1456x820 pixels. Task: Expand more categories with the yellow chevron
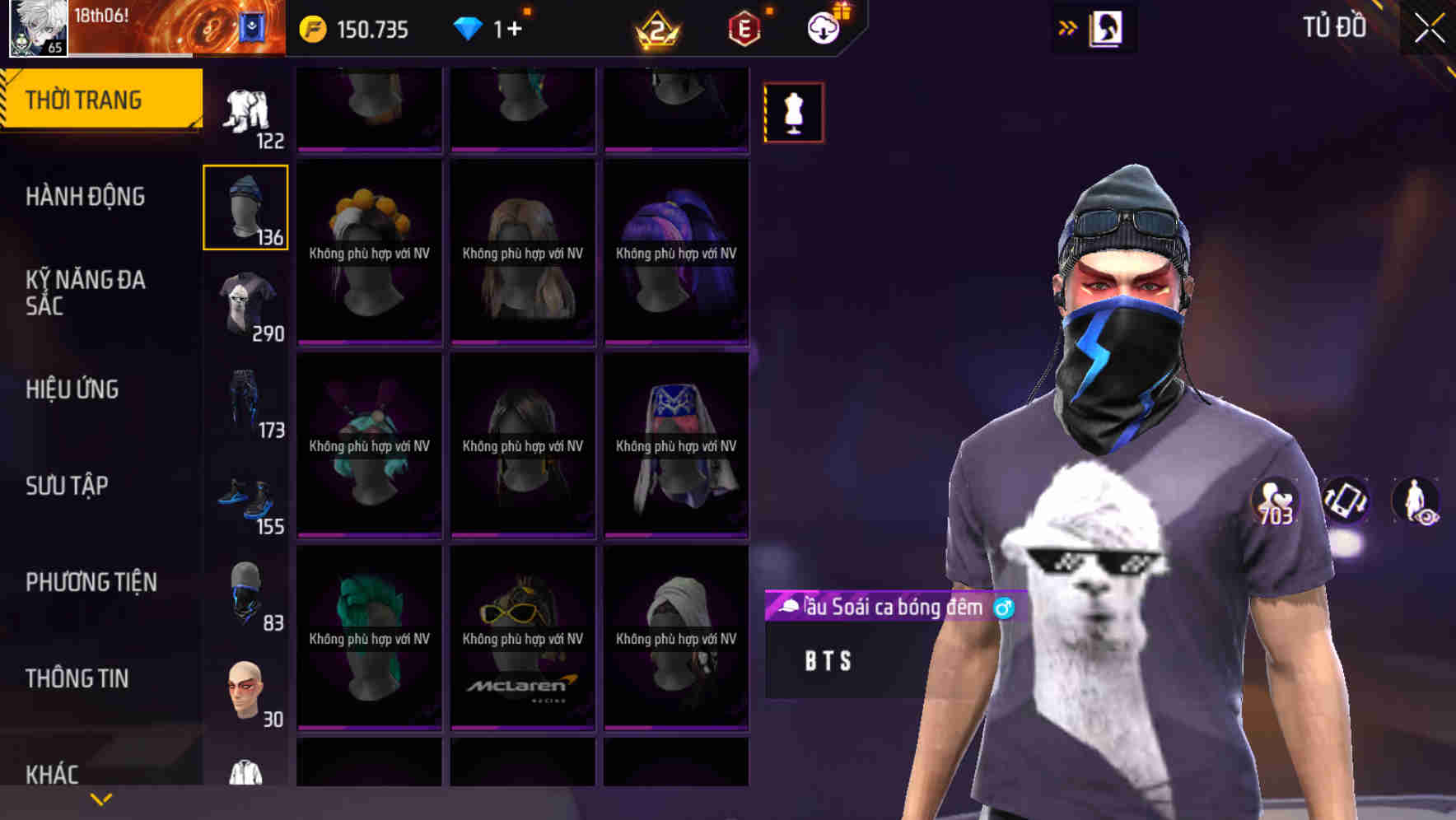100,798
